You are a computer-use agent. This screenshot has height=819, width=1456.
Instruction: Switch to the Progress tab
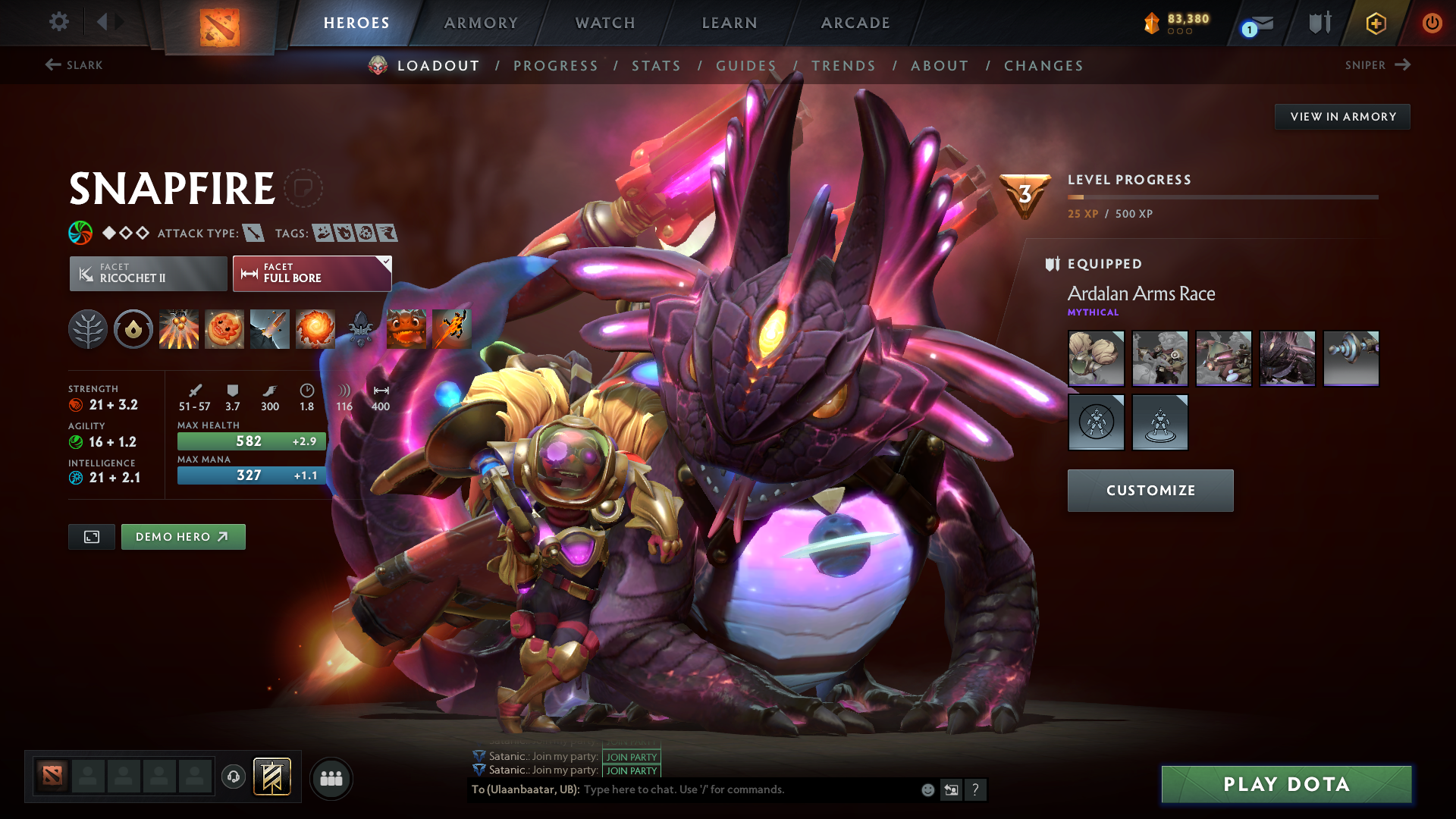(x=556, y=66)
